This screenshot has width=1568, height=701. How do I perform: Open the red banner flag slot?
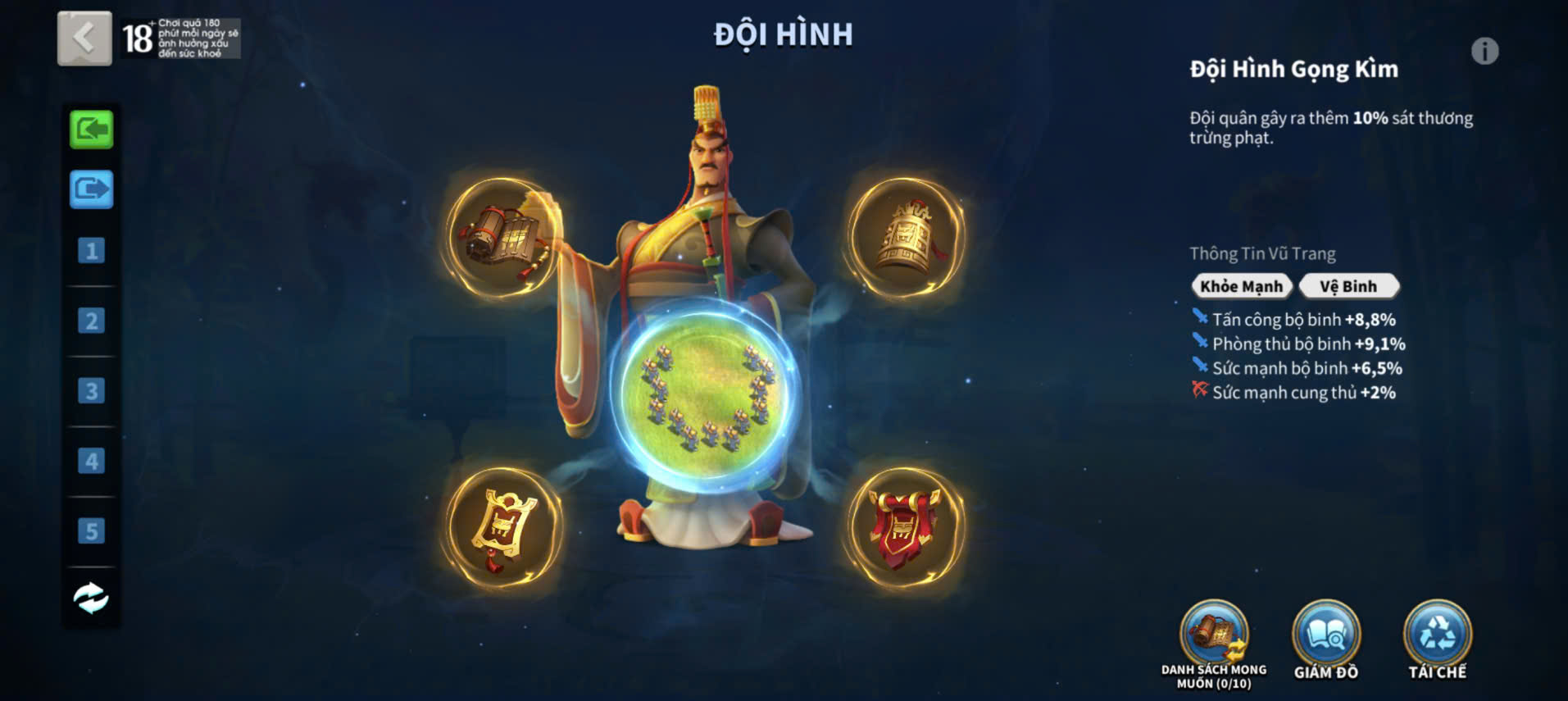(x=906, y=526)
